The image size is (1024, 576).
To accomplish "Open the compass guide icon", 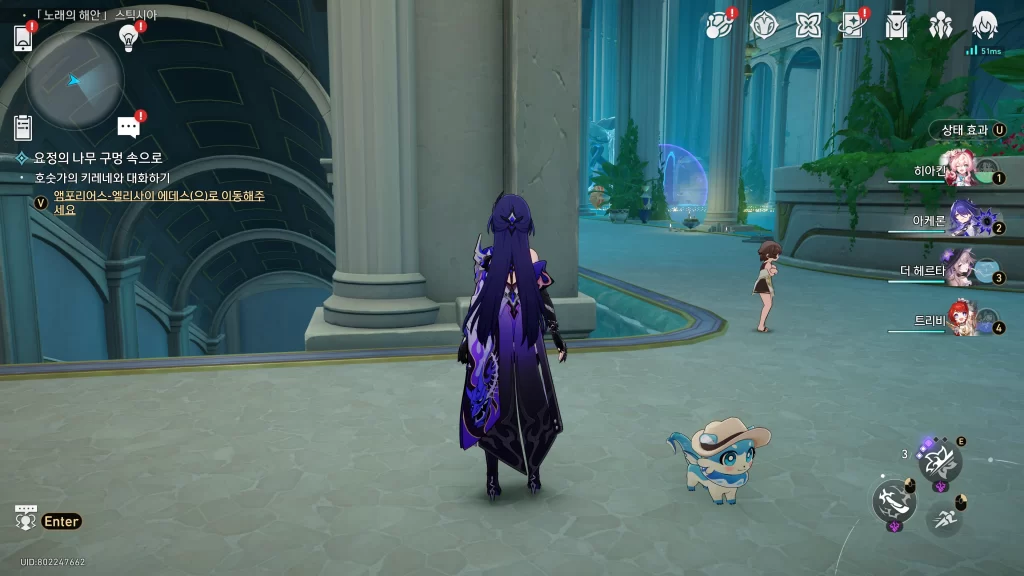I will point(764,25).
